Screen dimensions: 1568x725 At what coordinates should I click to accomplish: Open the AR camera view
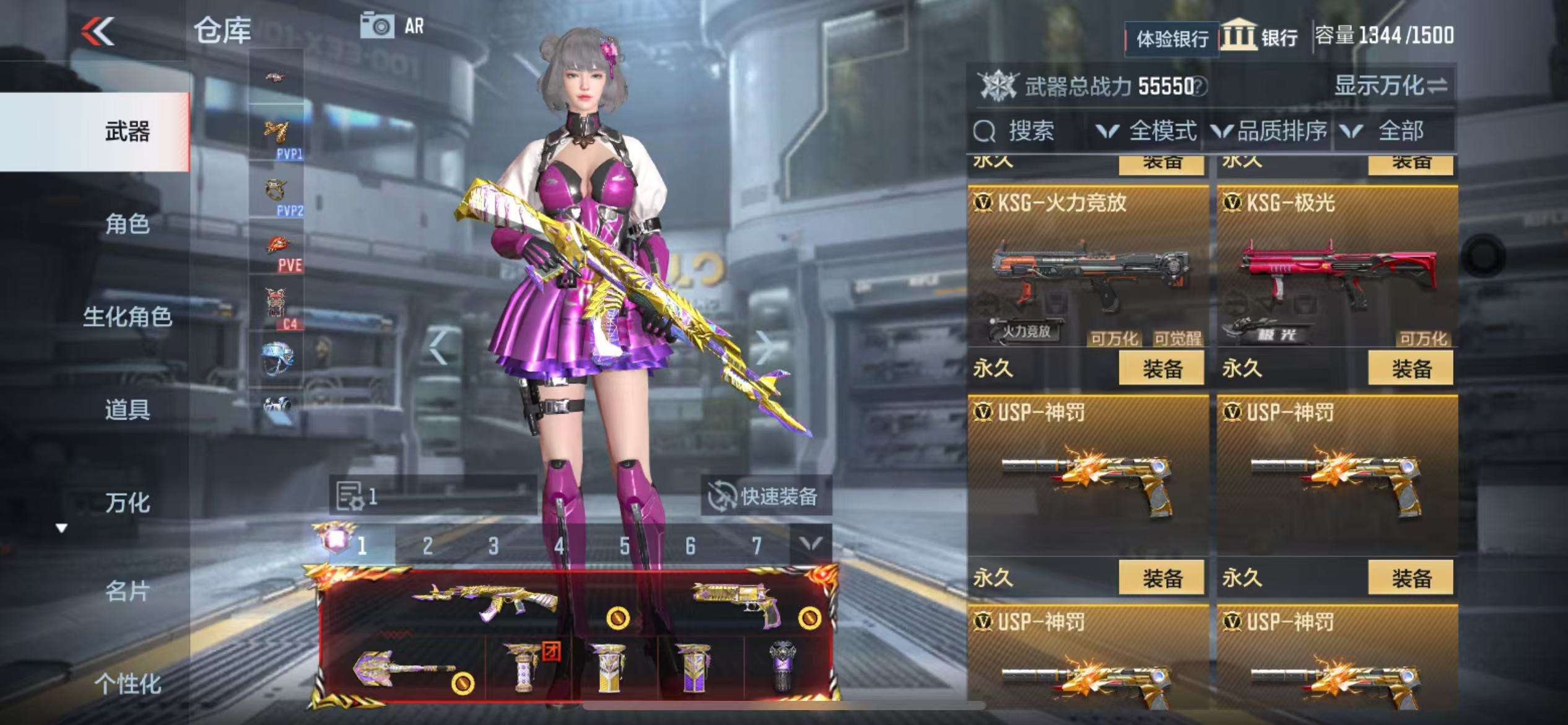click(x=393, y=27)
